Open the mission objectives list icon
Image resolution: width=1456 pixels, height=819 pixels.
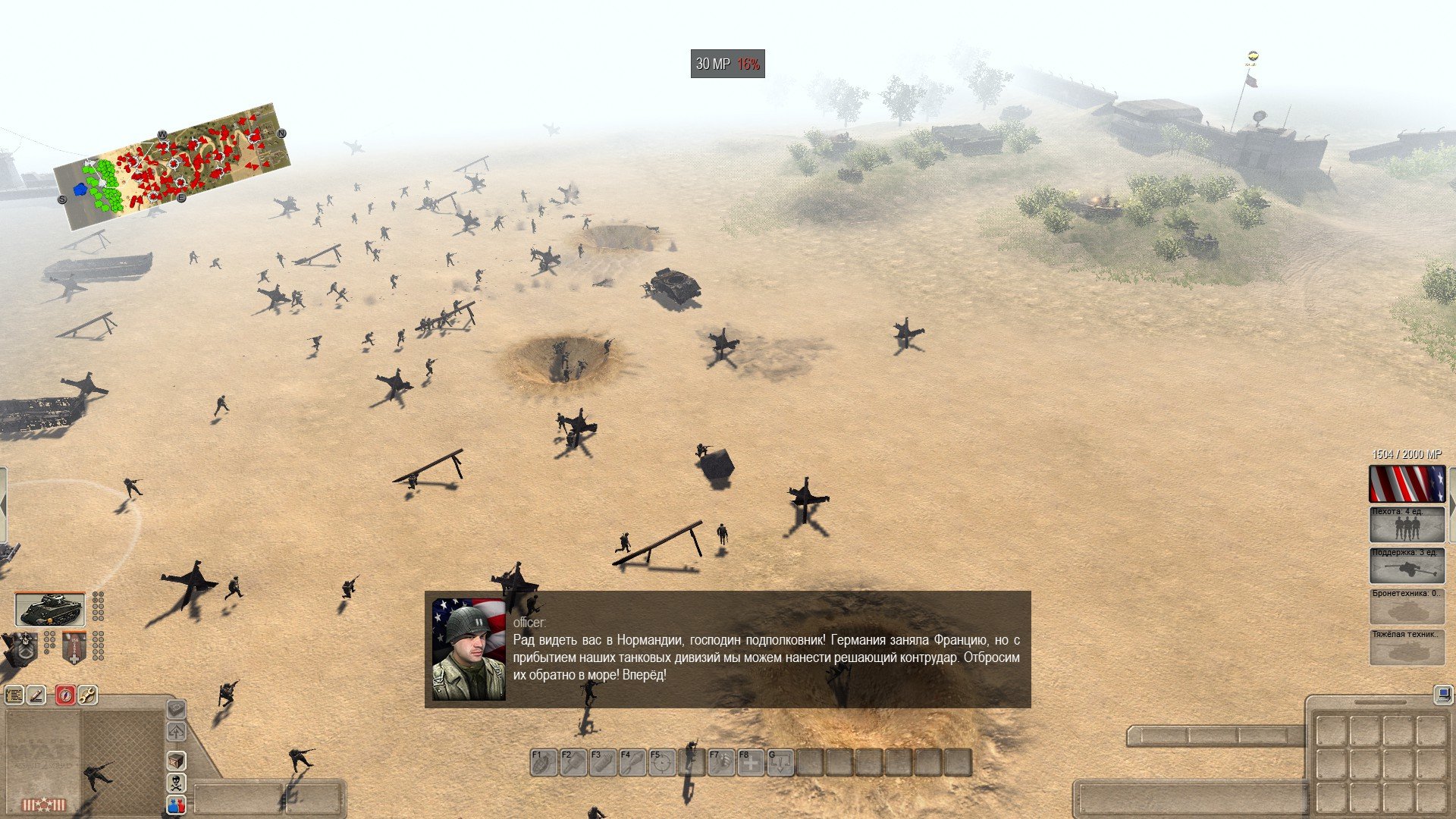tap(14, 695)
